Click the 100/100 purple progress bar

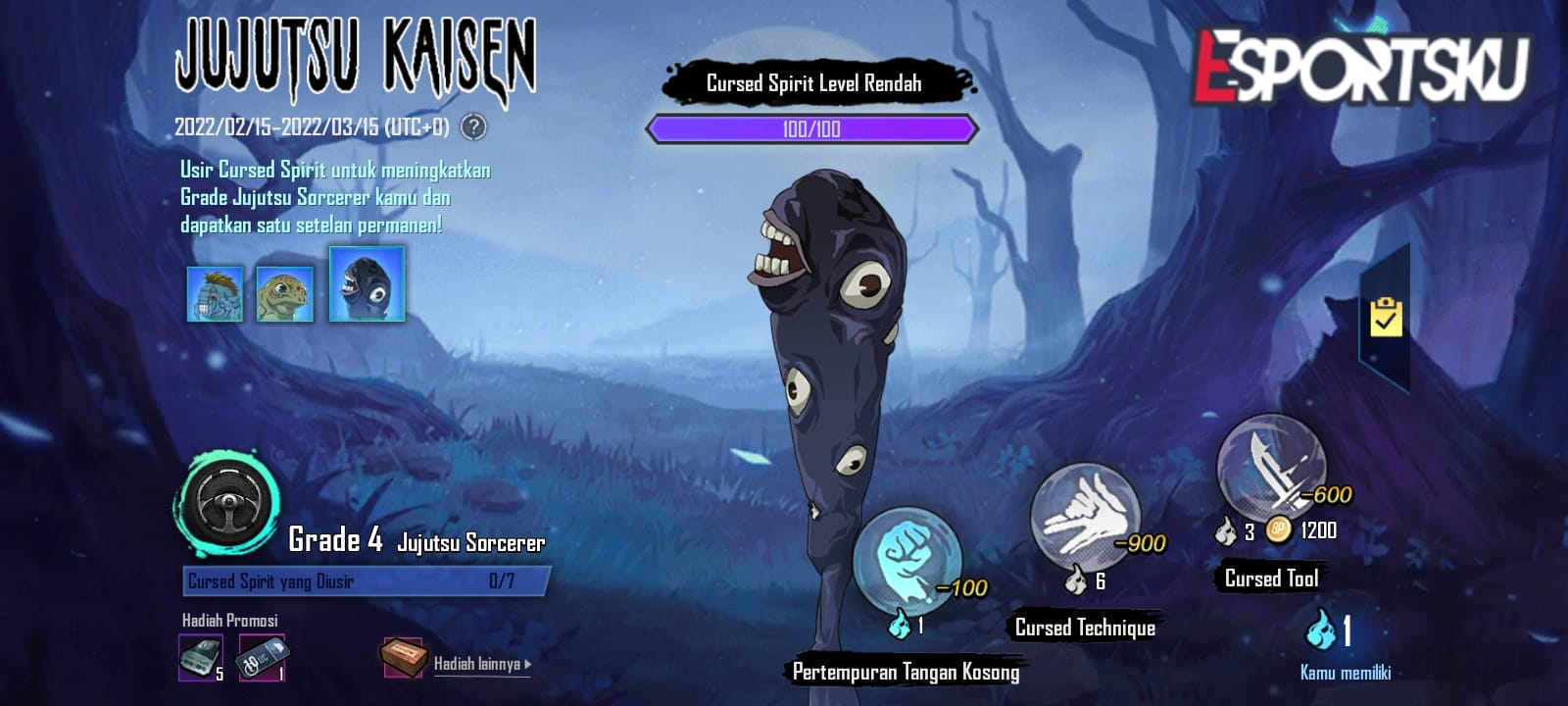pos(810,127)
